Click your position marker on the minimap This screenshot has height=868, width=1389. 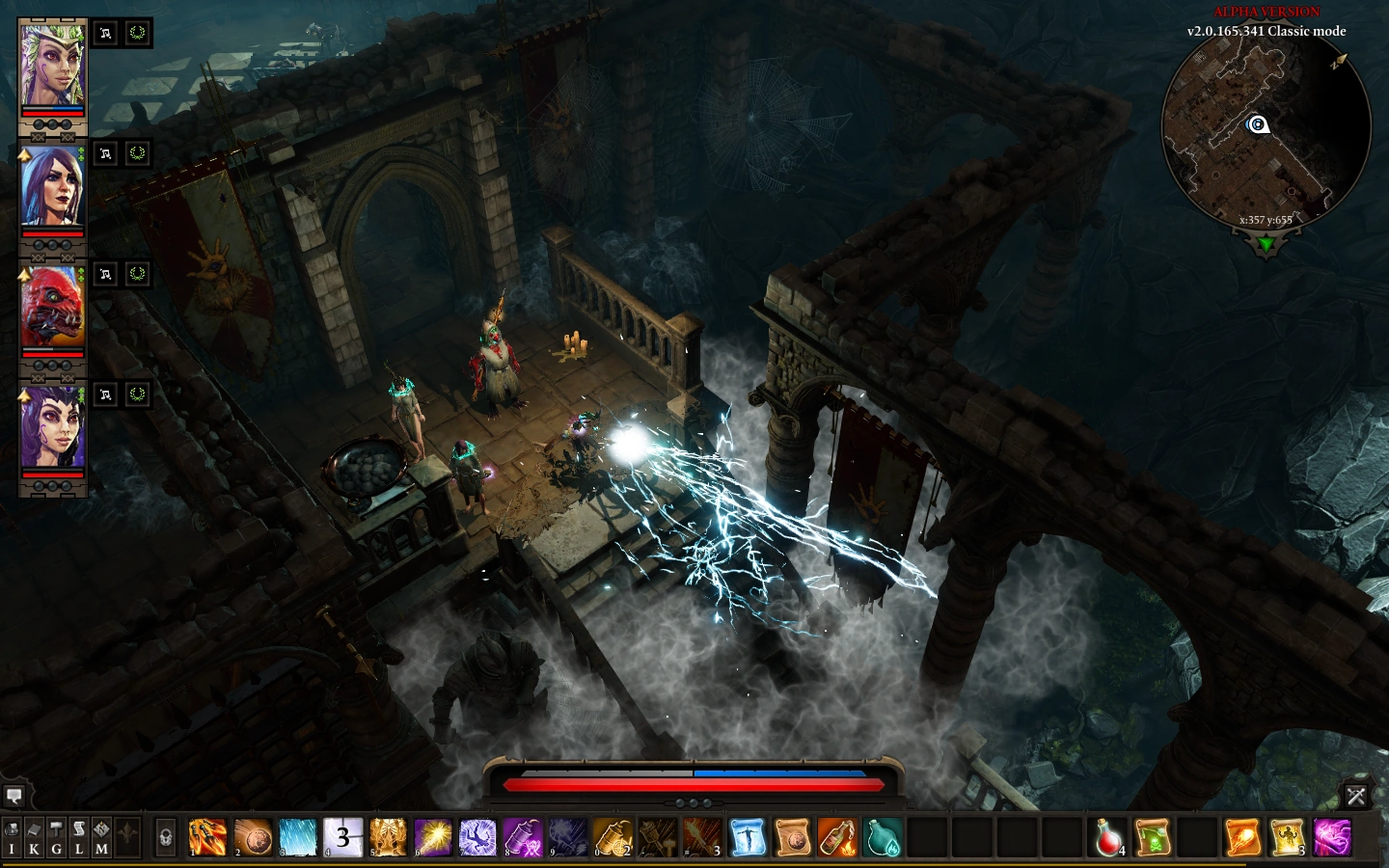point(1258,123)
